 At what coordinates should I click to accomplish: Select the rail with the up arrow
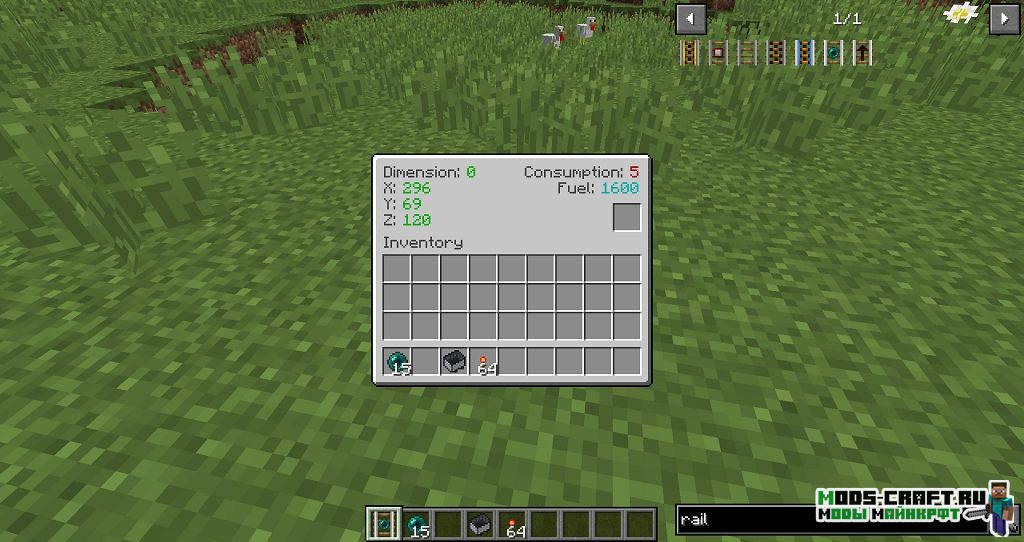click(860, 53)
